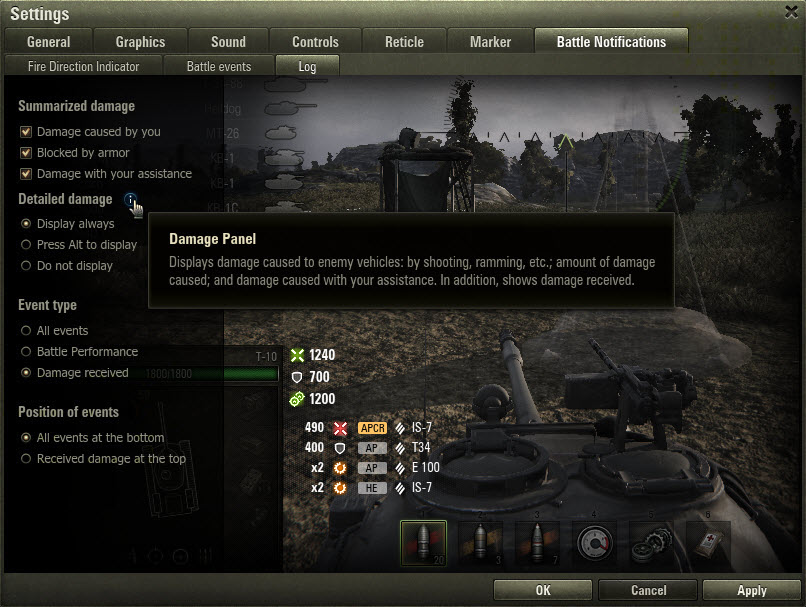Apply the current settings
Image resolution: width=806 pixels, height=607 pixels.
pos(751,590)
